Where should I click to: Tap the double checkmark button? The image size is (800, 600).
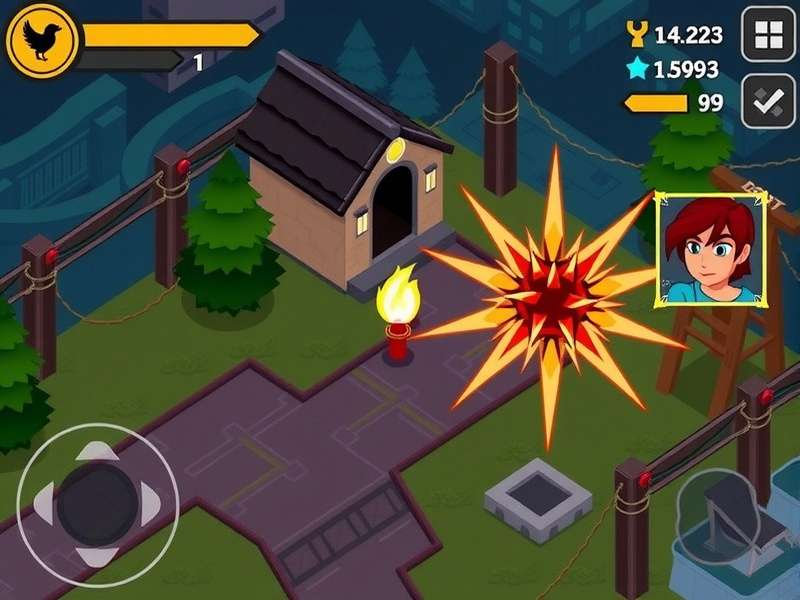coord(768,100)
